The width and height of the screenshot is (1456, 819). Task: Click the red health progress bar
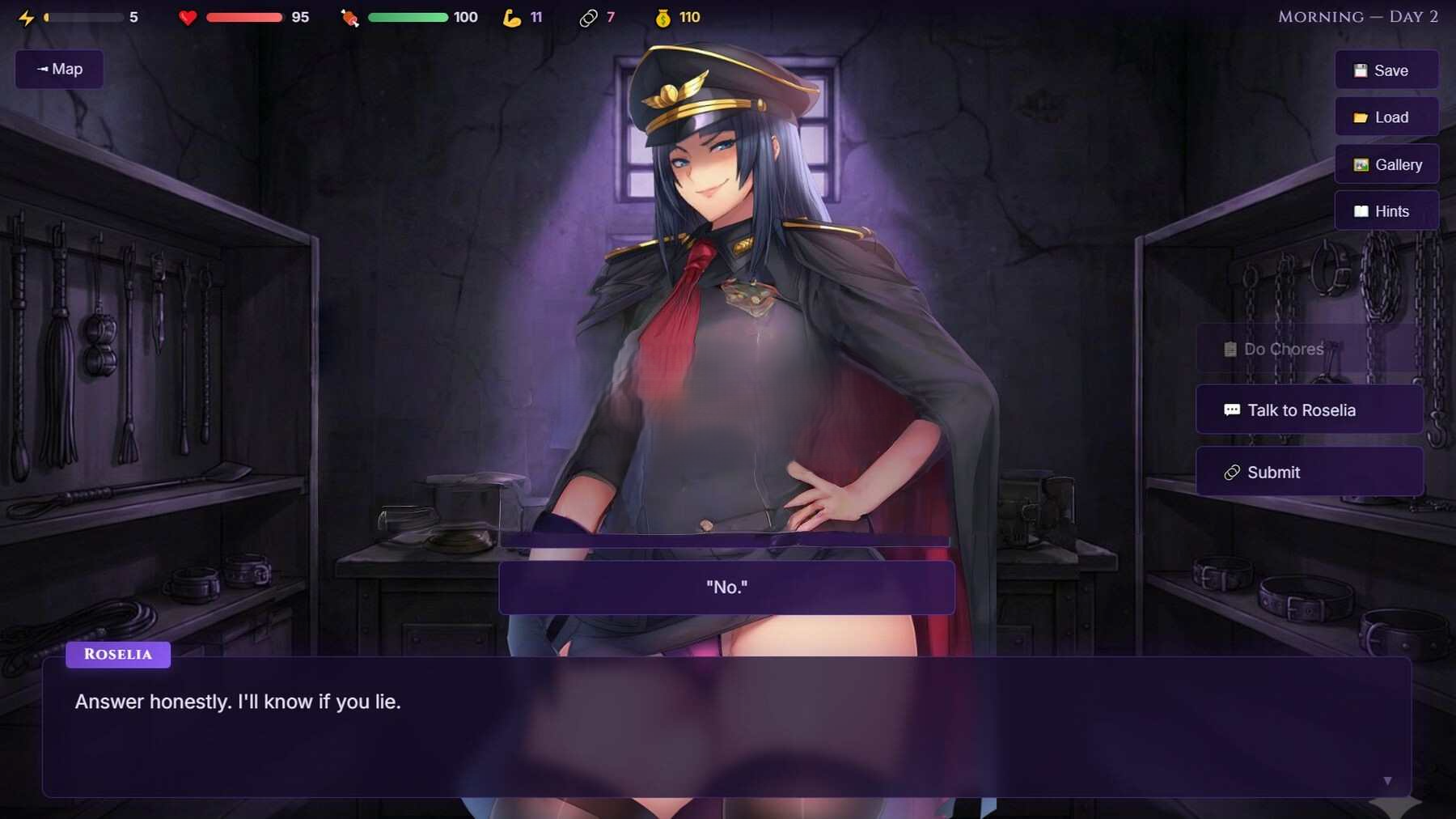(x=243, y=16)
